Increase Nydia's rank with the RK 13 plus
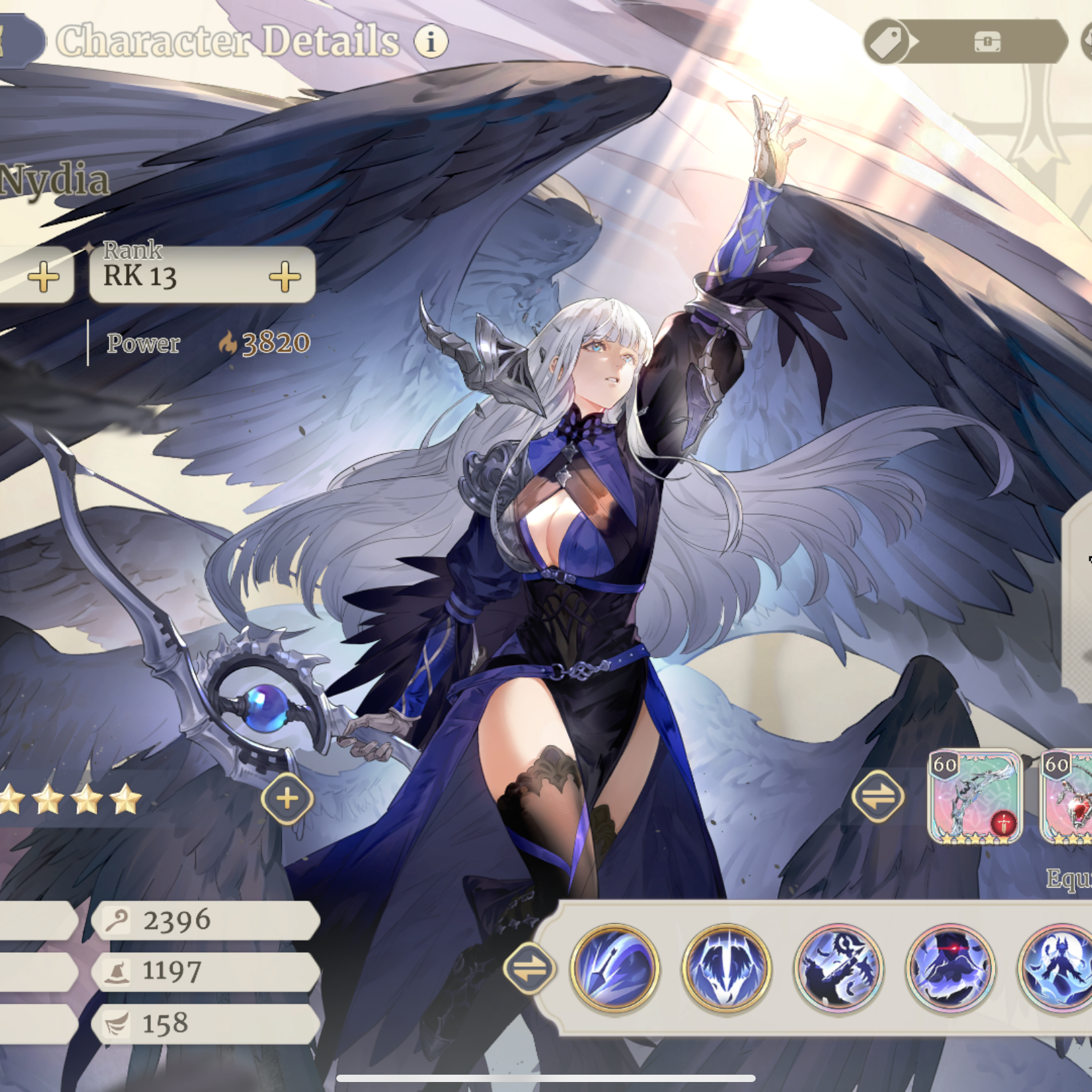The width and height of the screenshot is (1092, 1092). coord(285,276)
